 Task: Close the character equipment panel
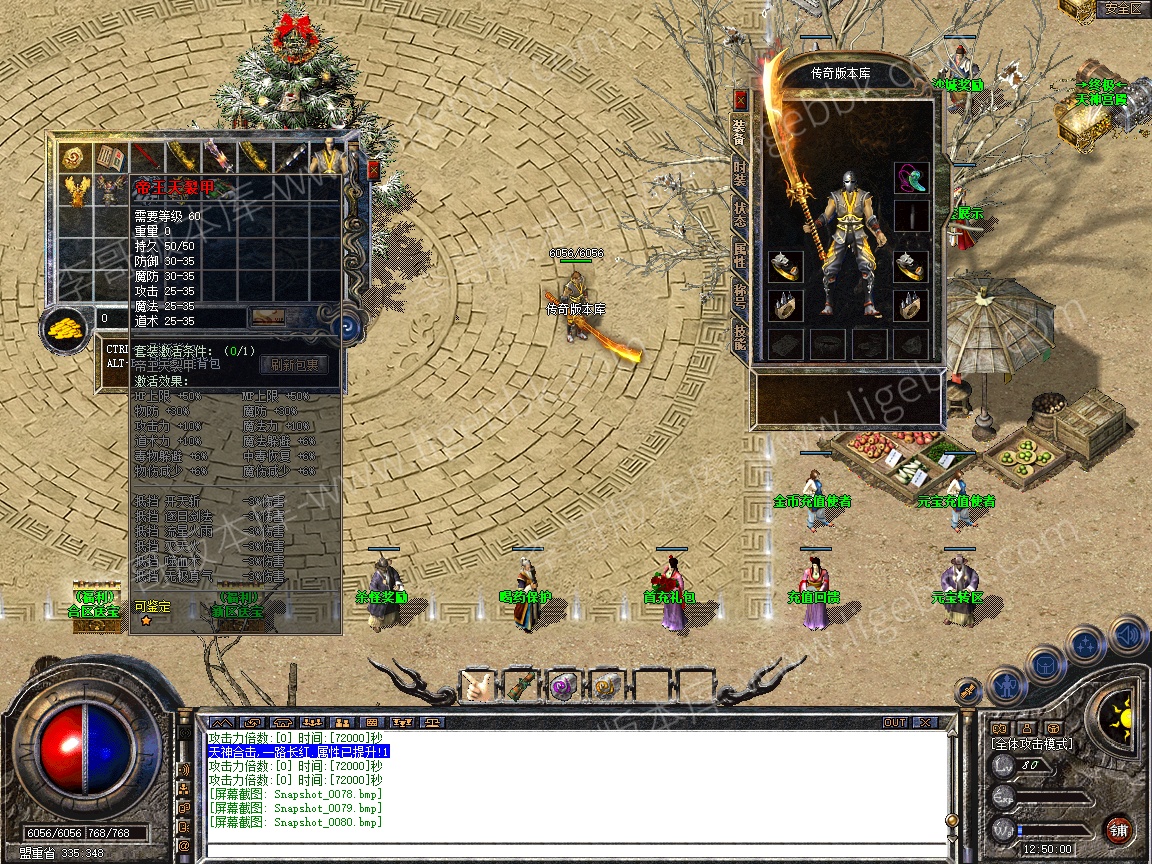(x=740, y=100)
